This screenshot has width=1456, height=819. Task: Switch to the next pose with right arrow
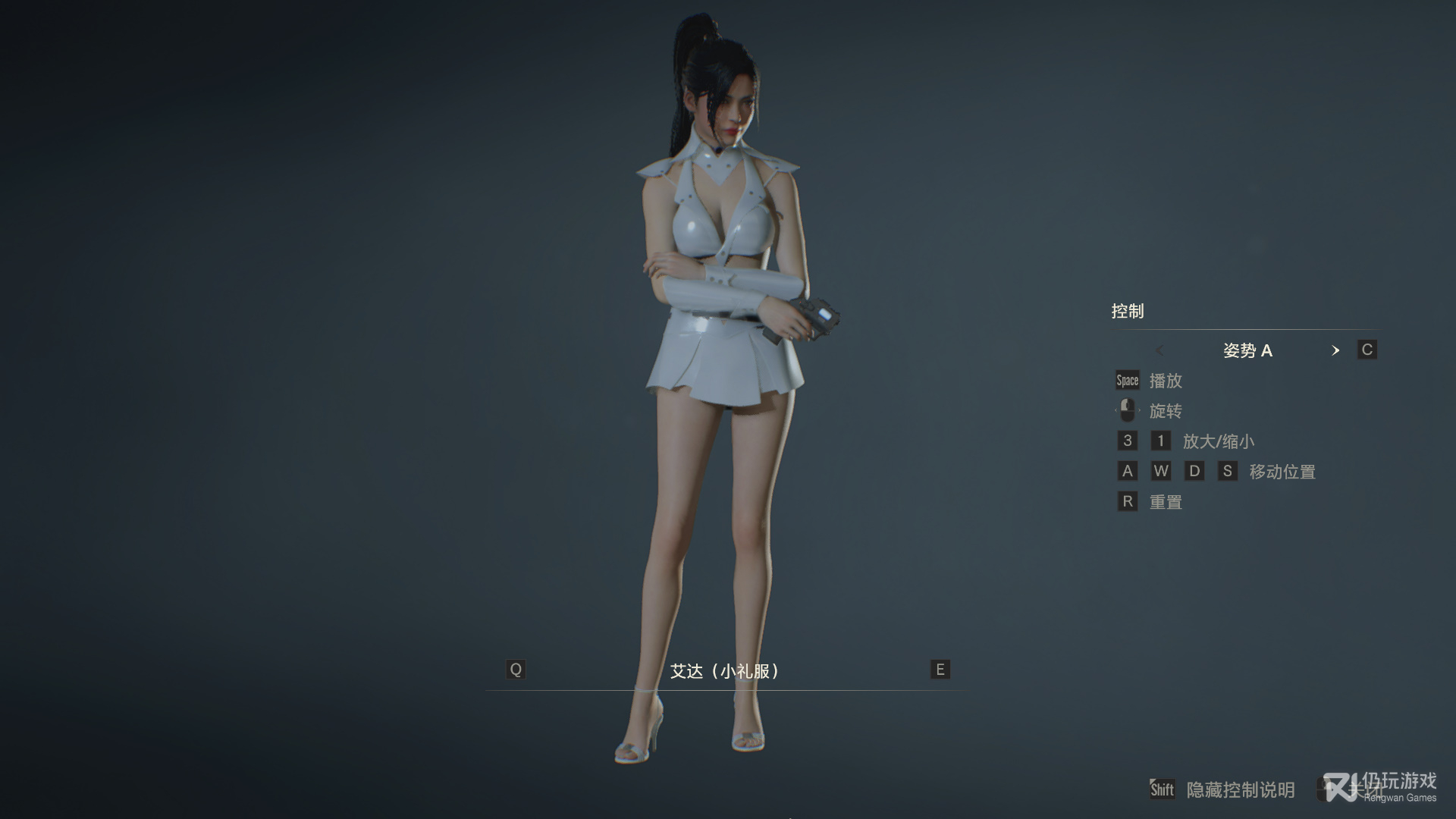coord(1335,350)
